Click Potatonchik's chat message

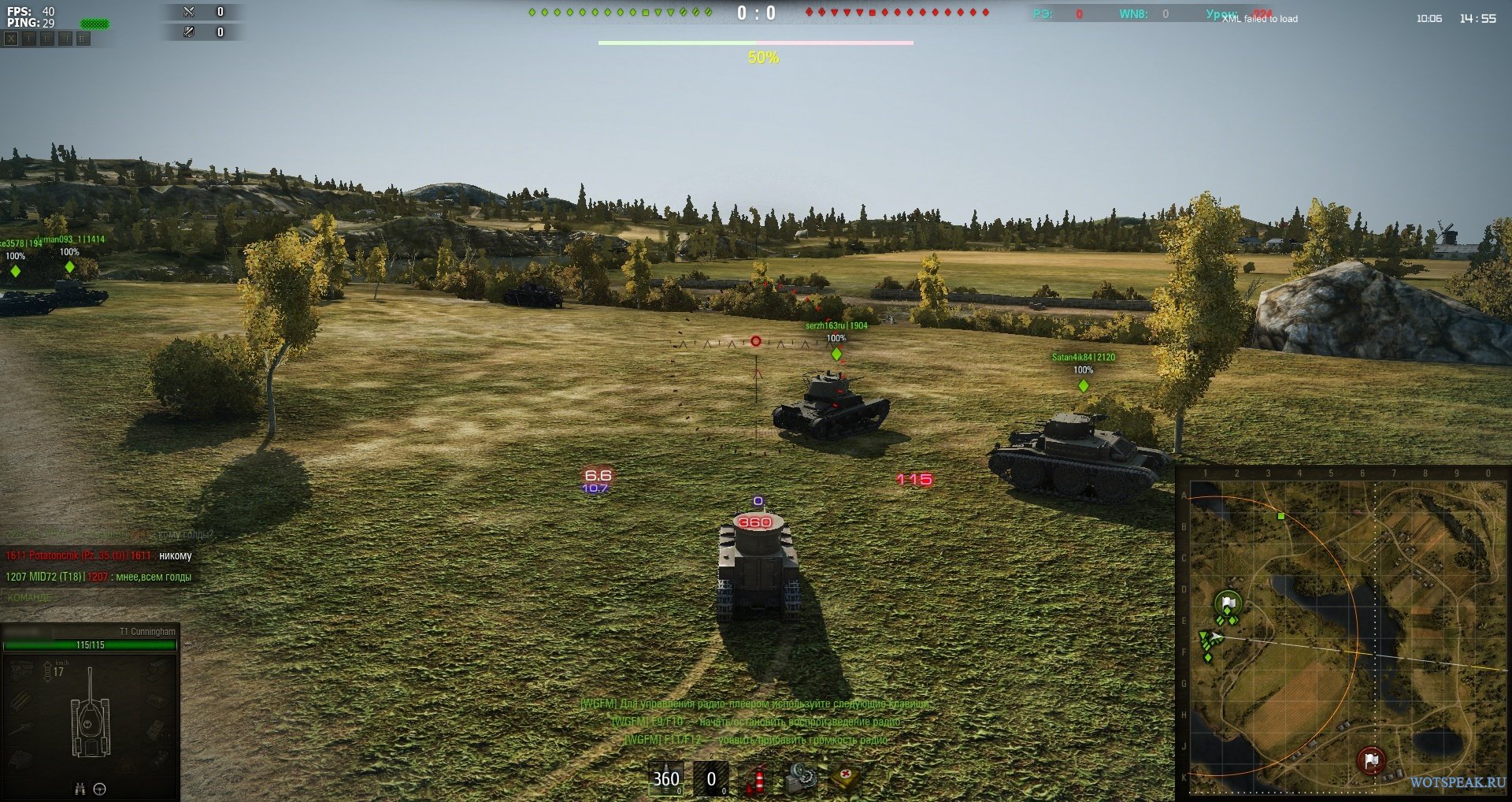[x=98, y=555]
